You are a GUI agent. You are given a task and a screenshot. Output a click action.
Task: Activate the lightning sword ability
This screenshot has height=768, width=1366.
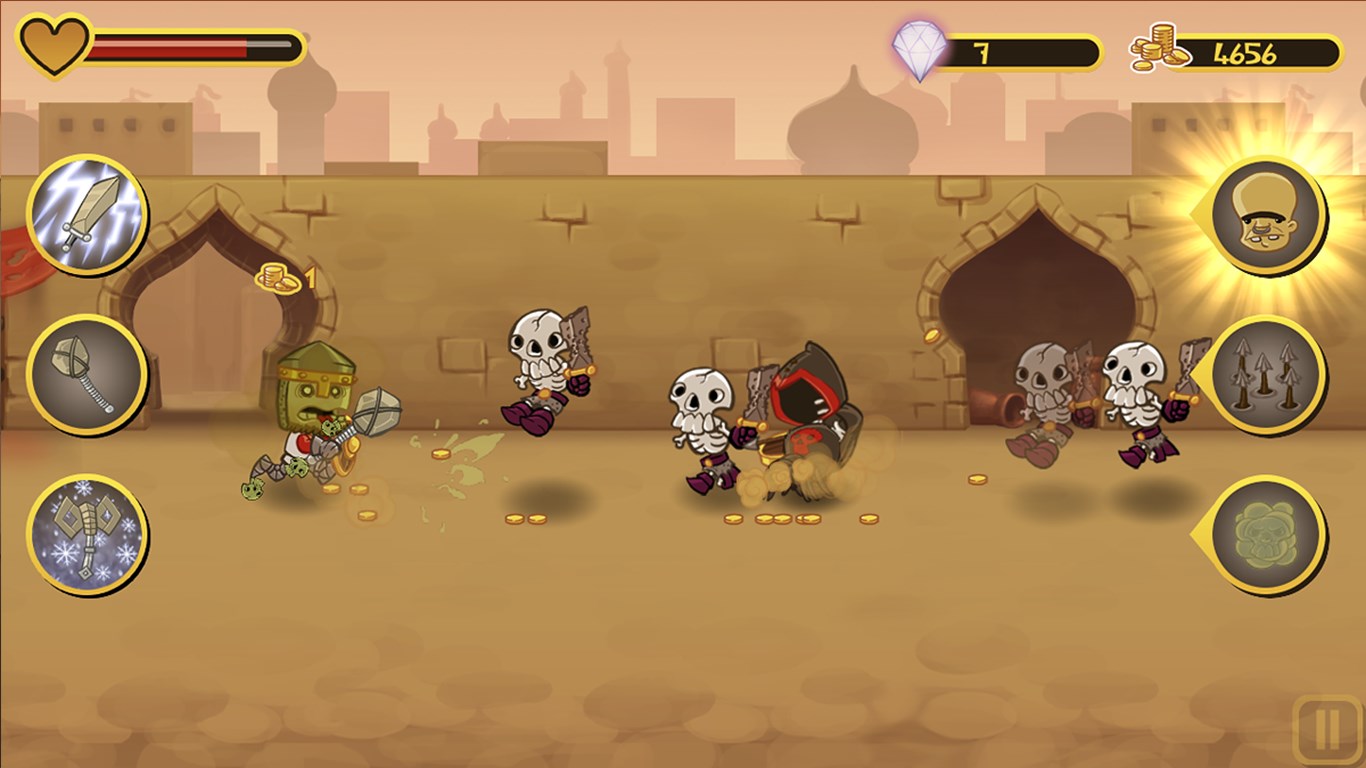tap(87, 214)
